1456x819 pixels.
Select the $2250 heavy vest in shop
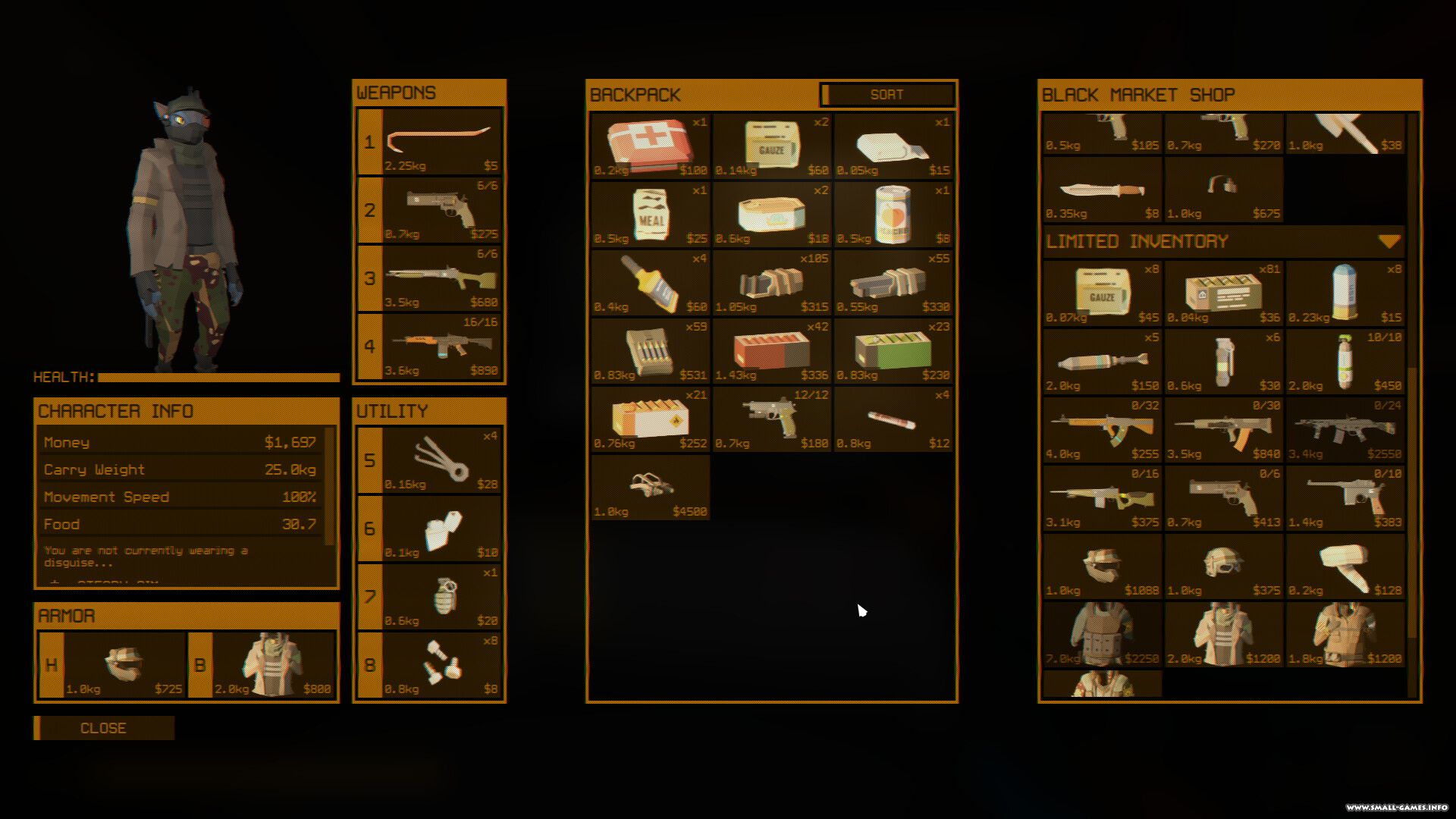(x=1102, y=634)
